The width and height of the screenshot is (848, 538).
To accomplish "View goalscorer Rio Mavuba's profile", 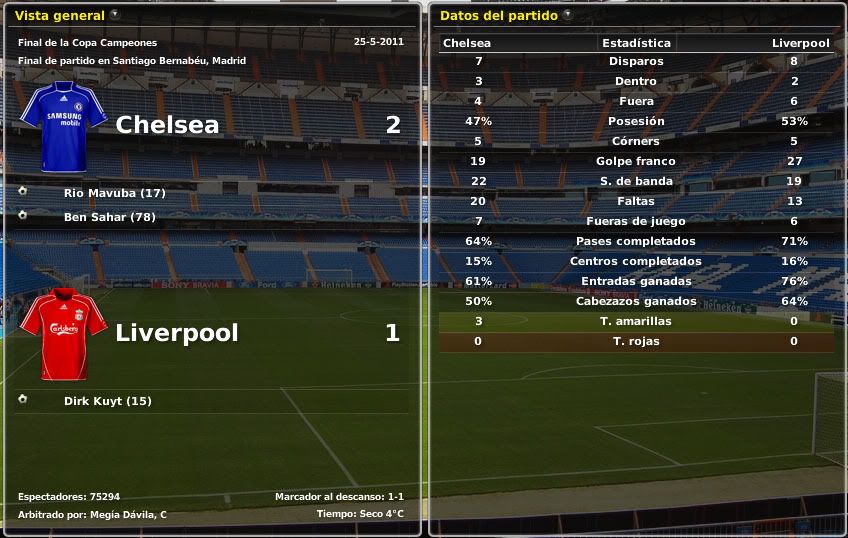I will [114, 193].
